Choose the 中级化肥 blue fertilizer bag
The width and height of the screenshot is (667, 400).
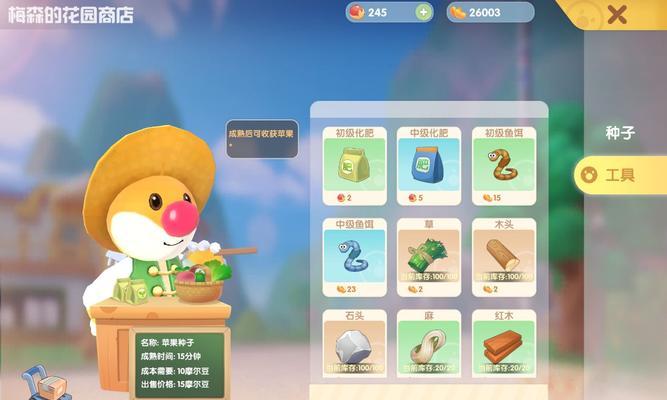428,163
